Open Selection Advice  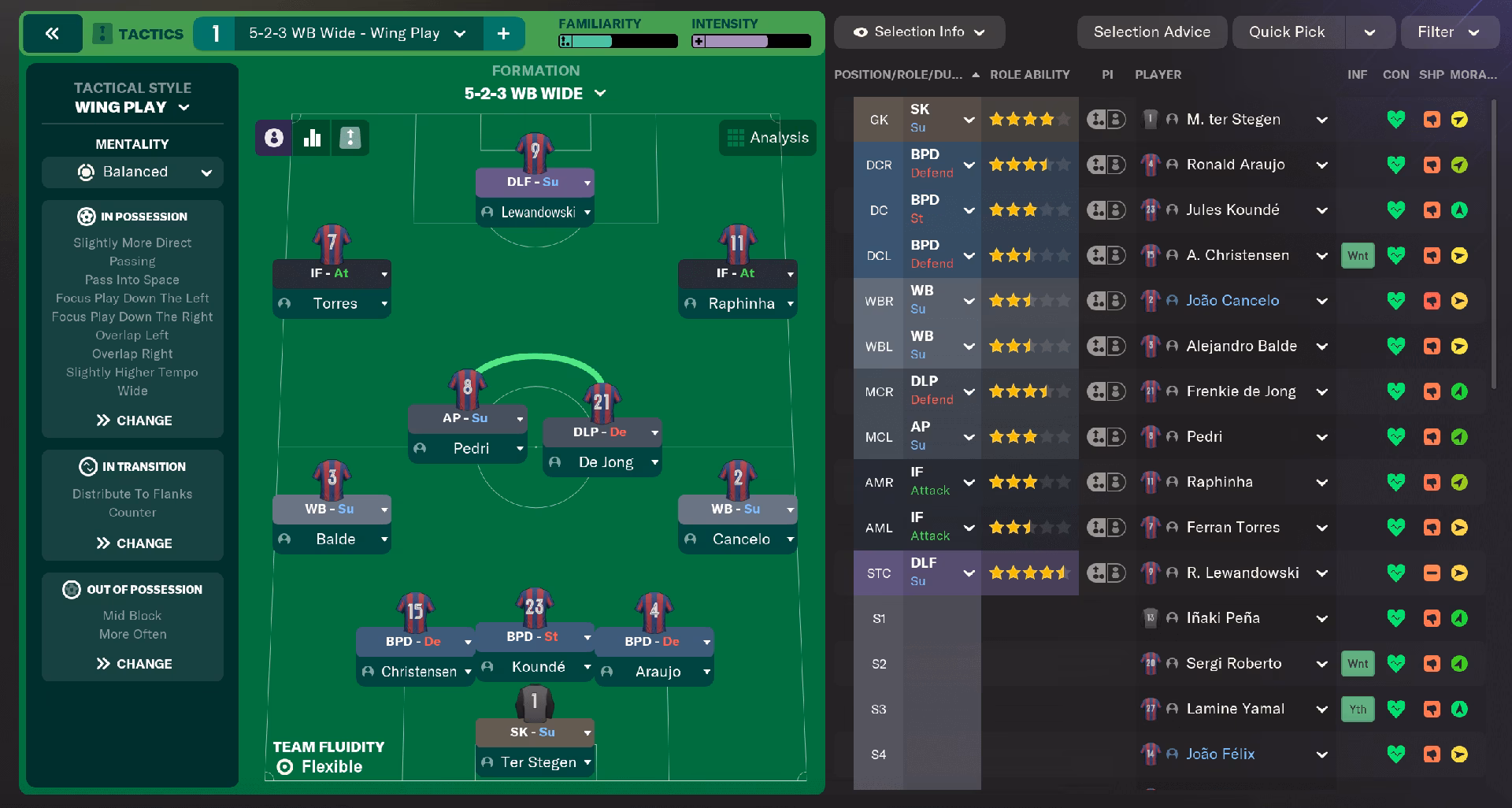click(x=1151, y=32)
